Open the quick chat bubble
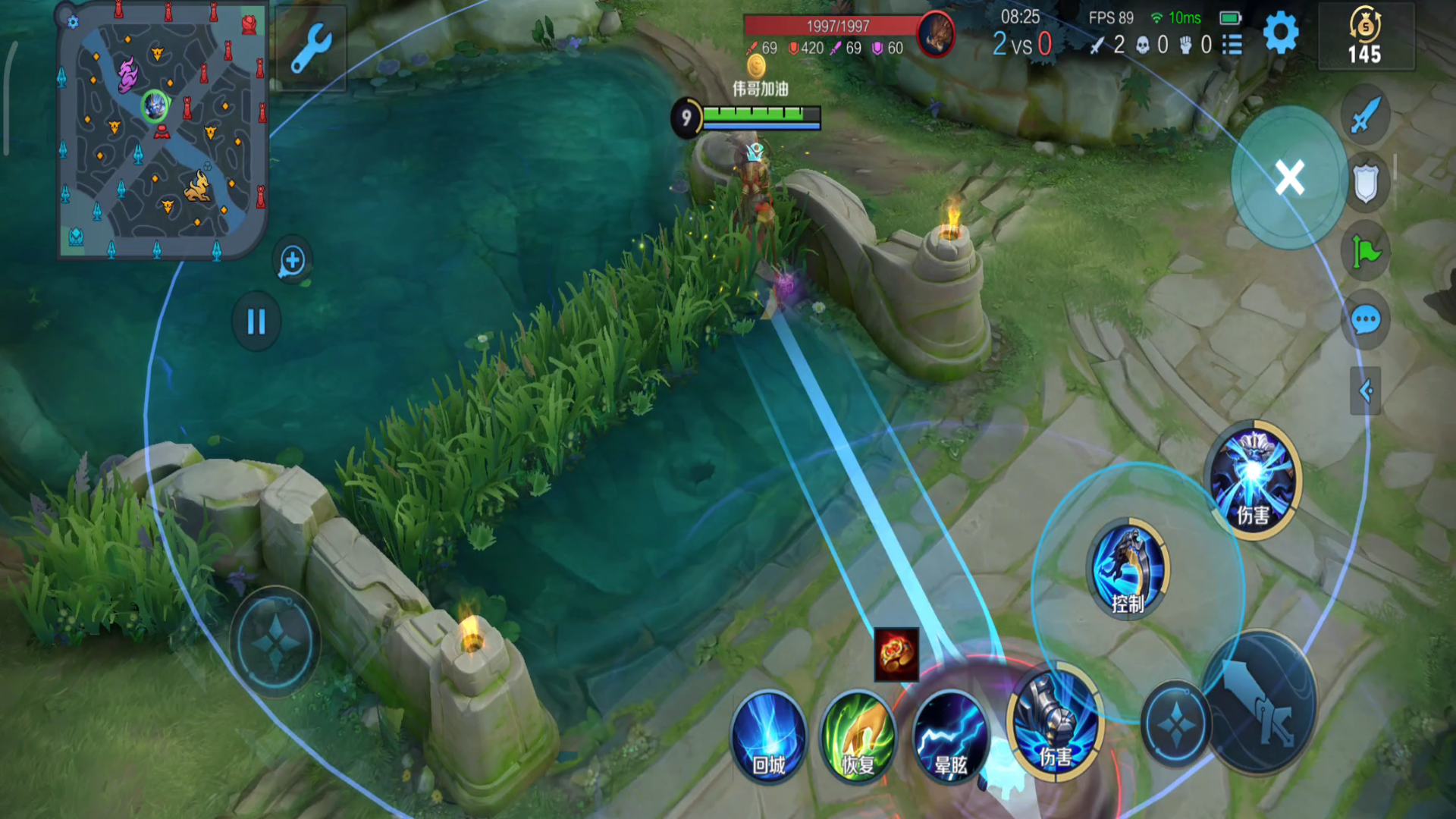1456x819 pixels. point(1365,320)
